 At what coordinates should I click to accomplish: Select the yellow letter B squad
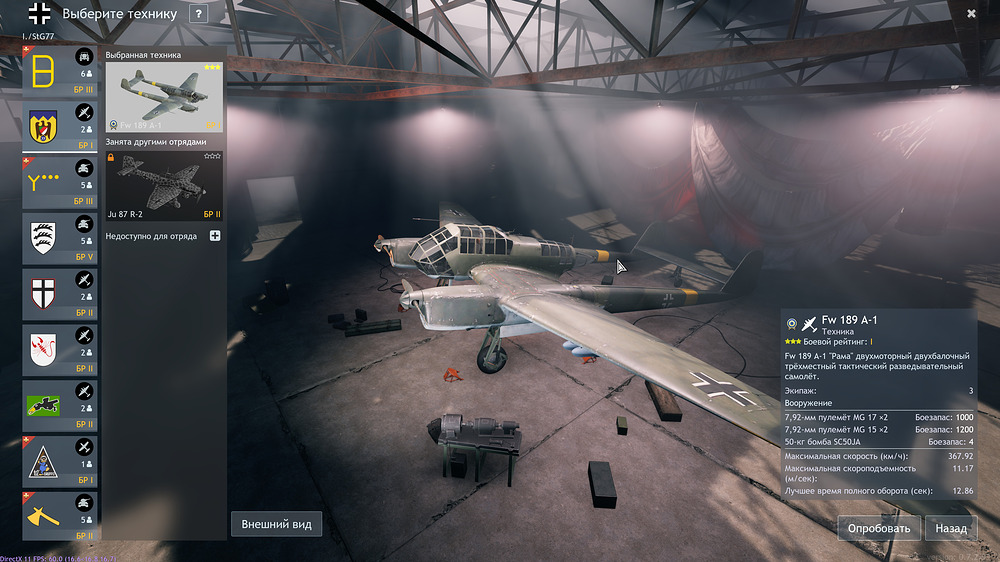click(x=60, y=72)
